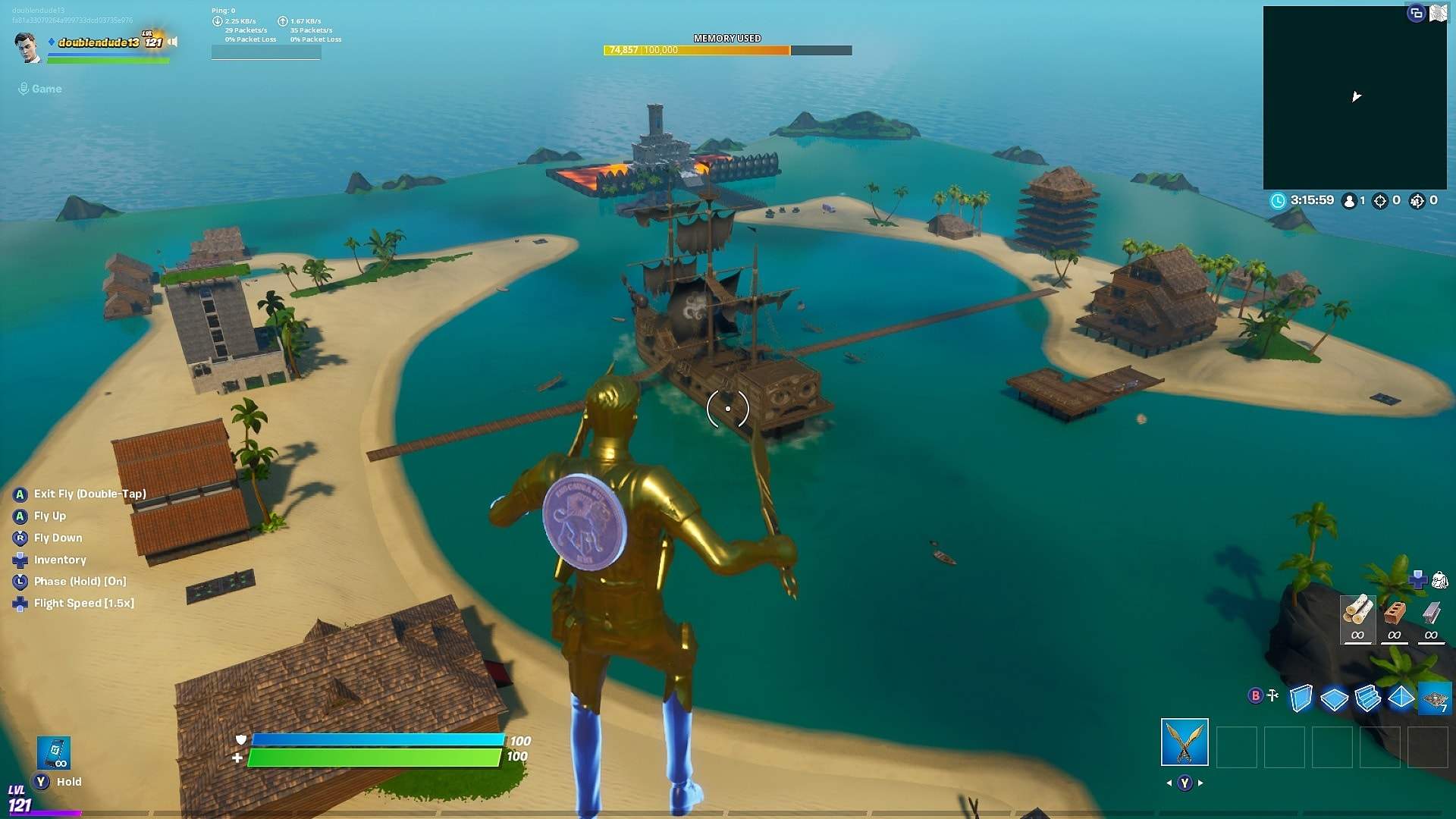Select the pyramid roof building piece
The width and height of the screenshot is (1456, 819).
point(1401,697)
